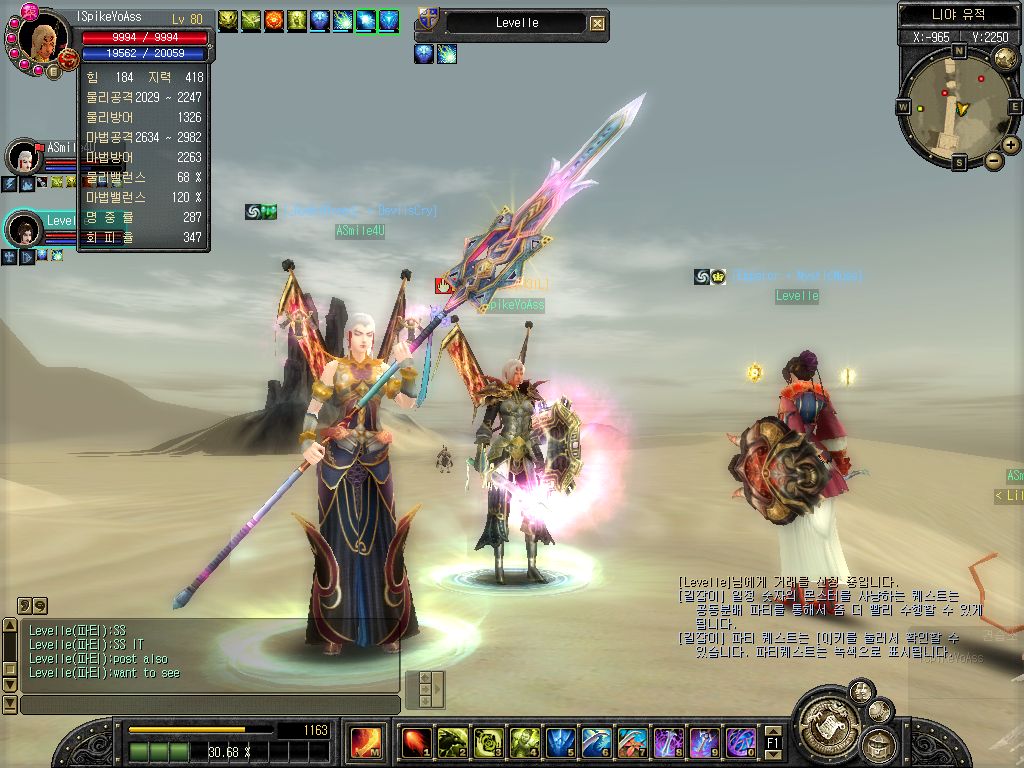This screenshot has height=768, width=1024.
Task: Trigger the green swirl skill in slot 3
Action: 488,742
